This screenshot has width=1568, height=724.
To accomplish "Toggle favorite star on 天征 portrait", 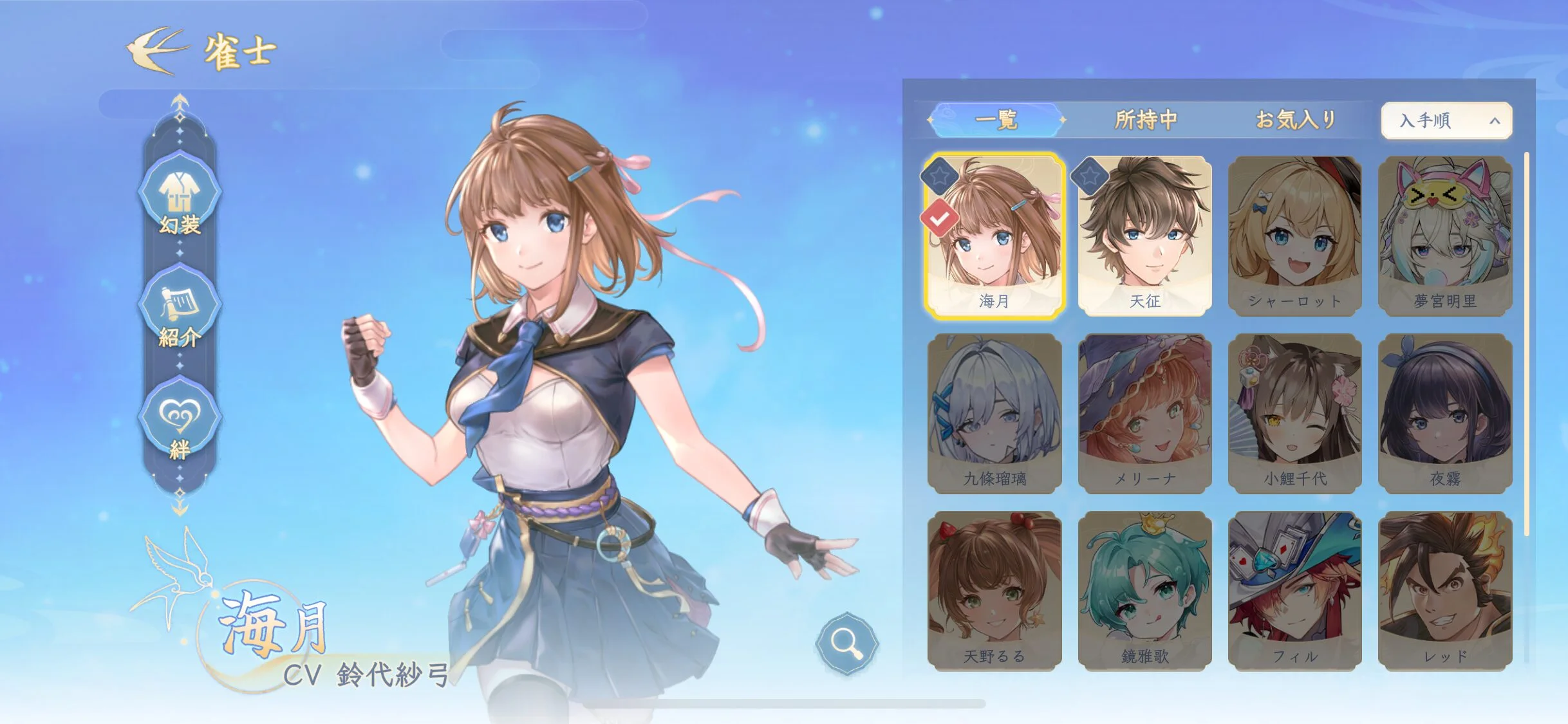I will (x=1089, y=175).
